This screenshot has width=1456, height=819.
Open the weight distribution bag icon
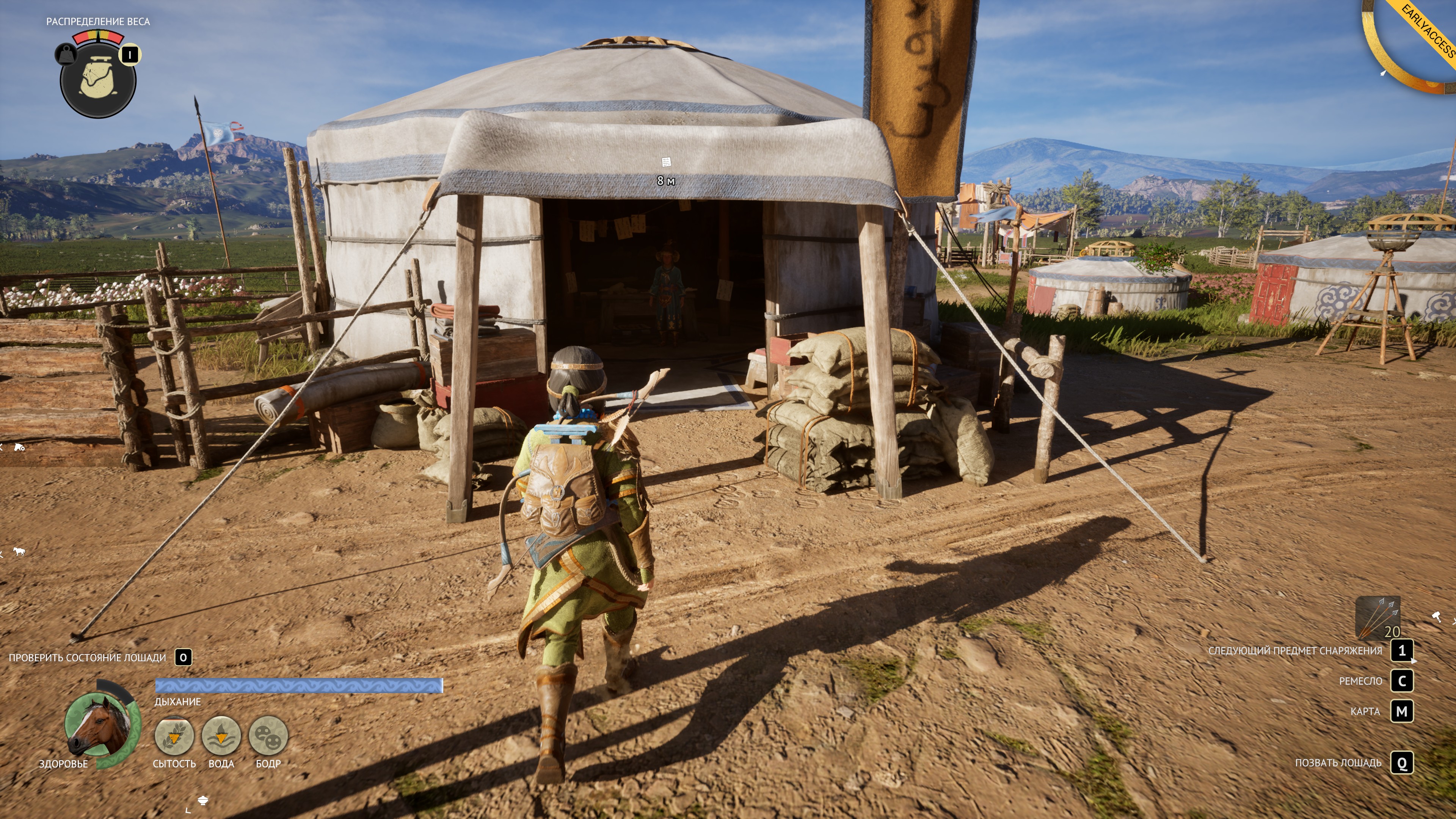[98, 79]
